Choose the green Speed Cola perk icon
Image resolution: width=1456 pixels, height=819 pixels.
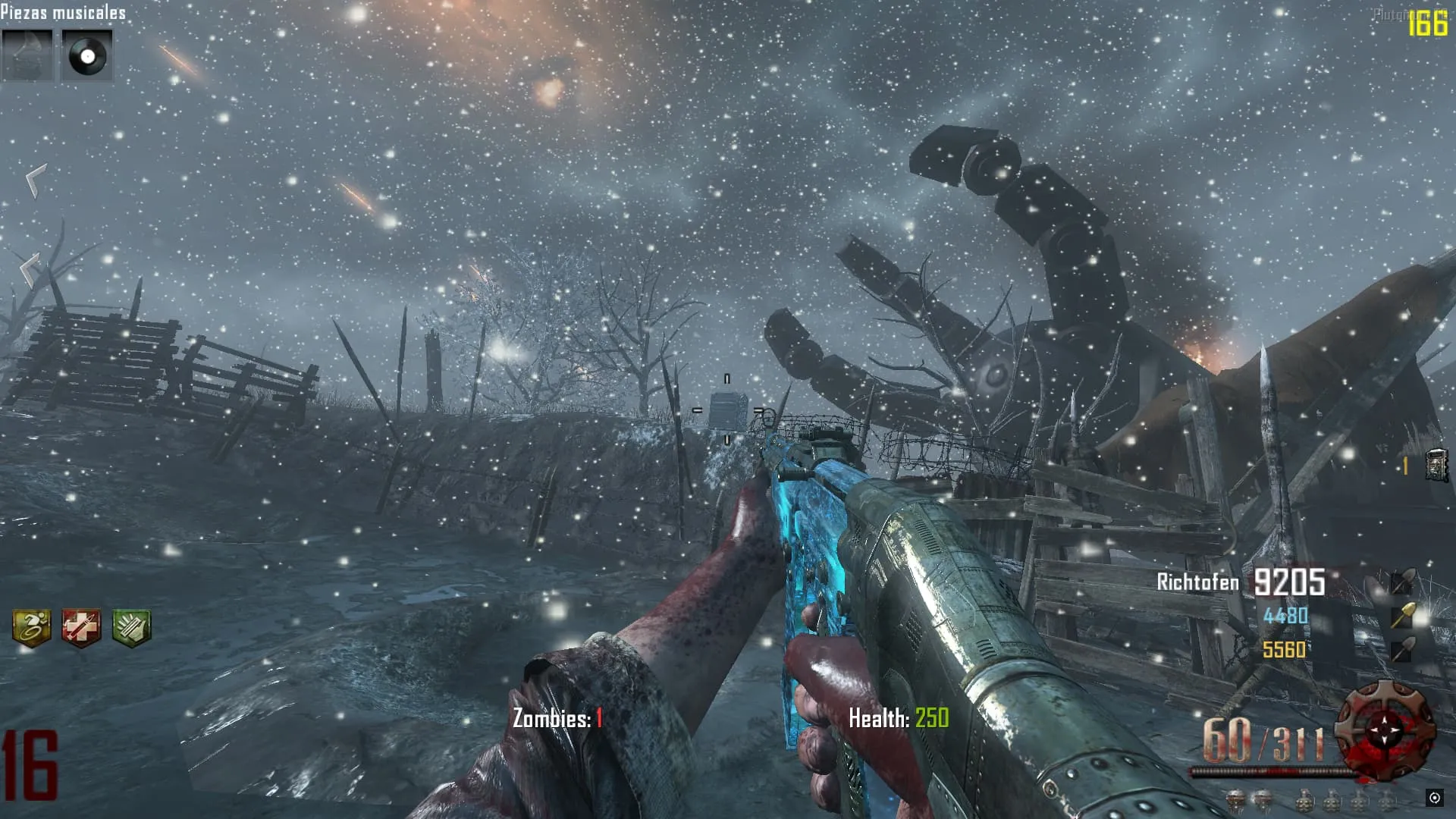132,627
